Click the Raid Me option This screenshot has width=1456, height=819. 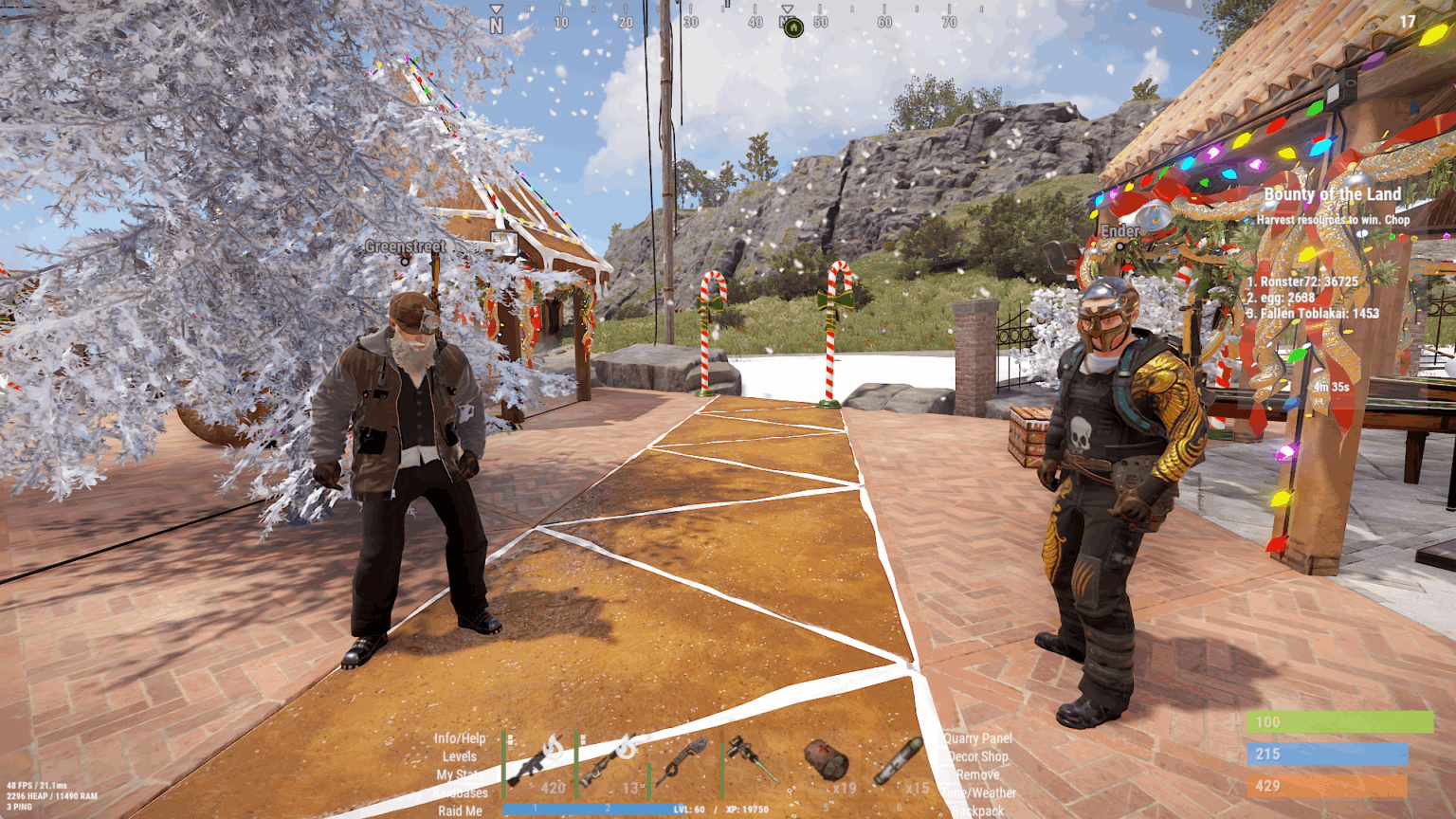click(458, 810)
